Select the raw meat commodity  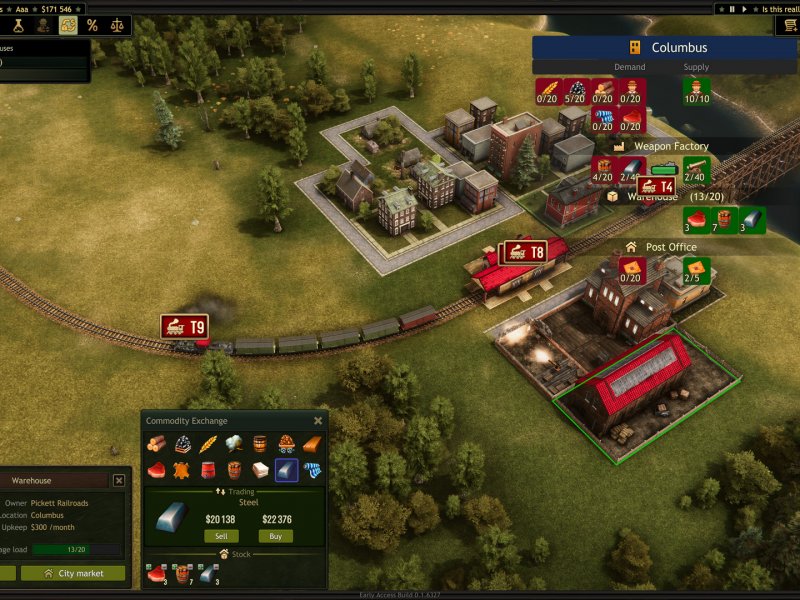coord(156,470)
